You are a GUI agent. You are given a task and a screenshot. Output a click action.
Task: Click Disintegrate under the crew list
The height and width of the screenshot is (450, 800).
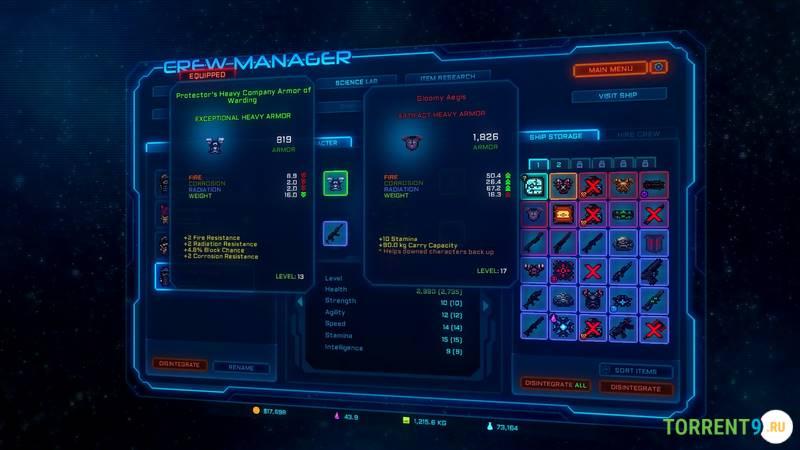coord(180,365)
